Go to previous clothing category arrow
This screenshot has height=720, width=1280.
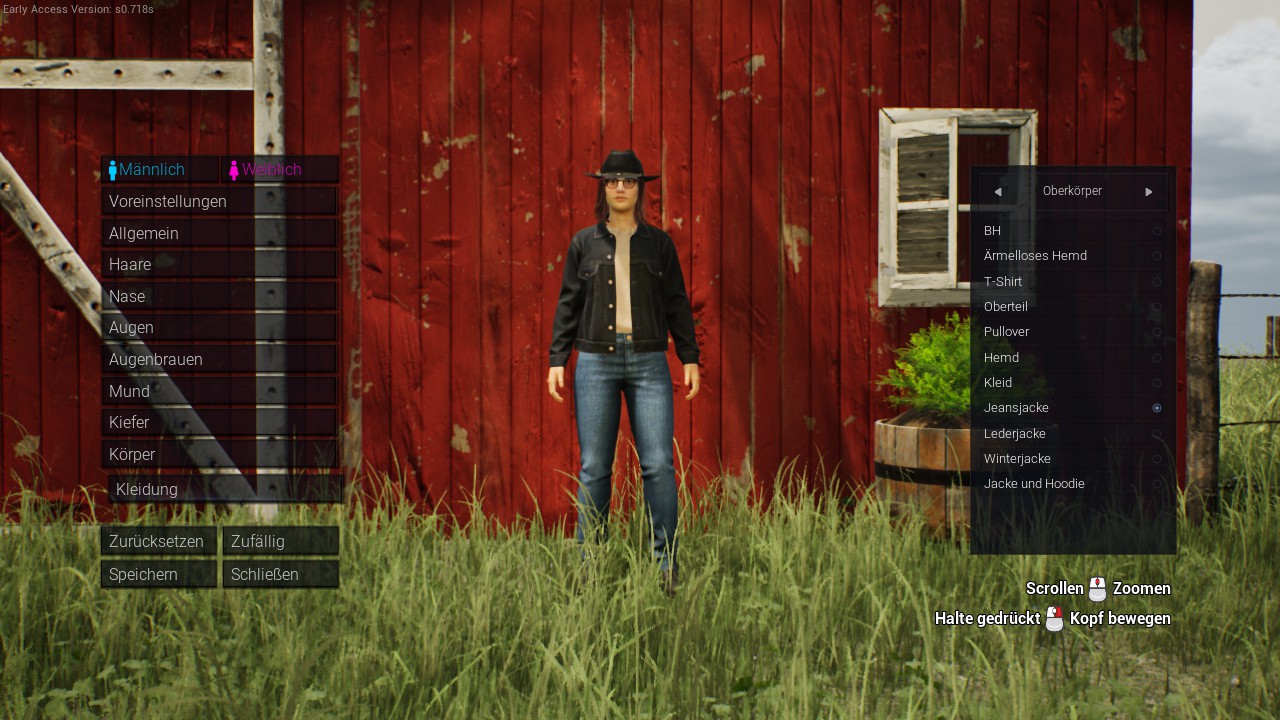click(x=997, y=192)
